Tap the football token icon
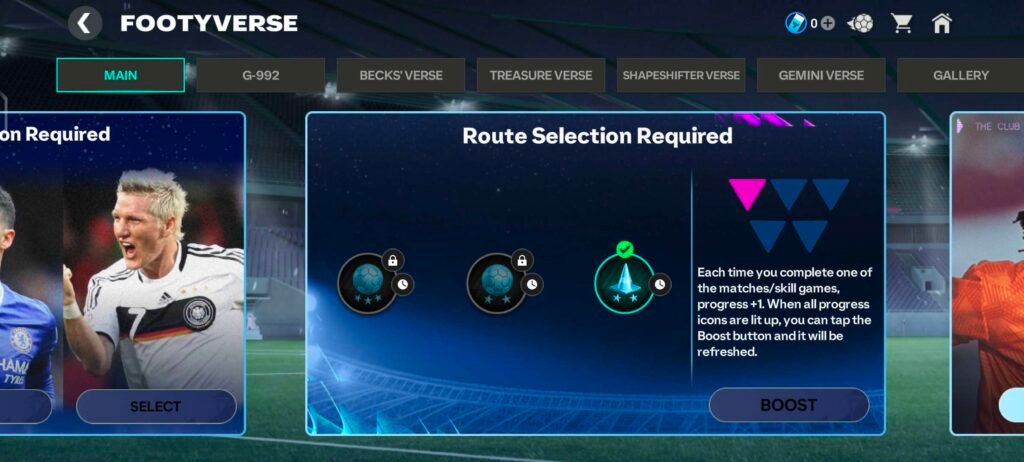1024x462 pixels. tap(860, 23)
